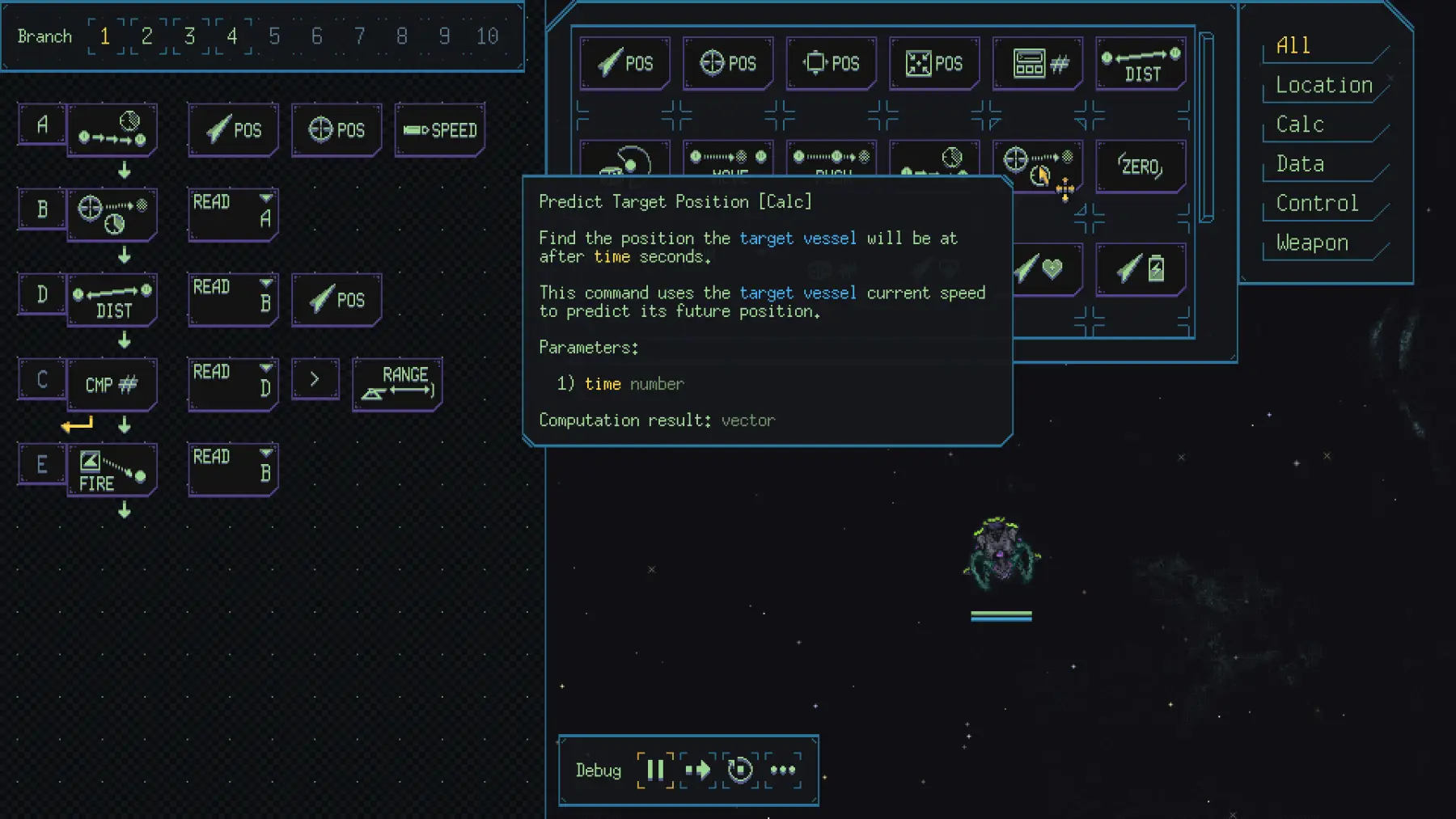Viewport: 1456px width, 819px height.
Task: Switch to branch 2
Action: (x=146, y=36)
